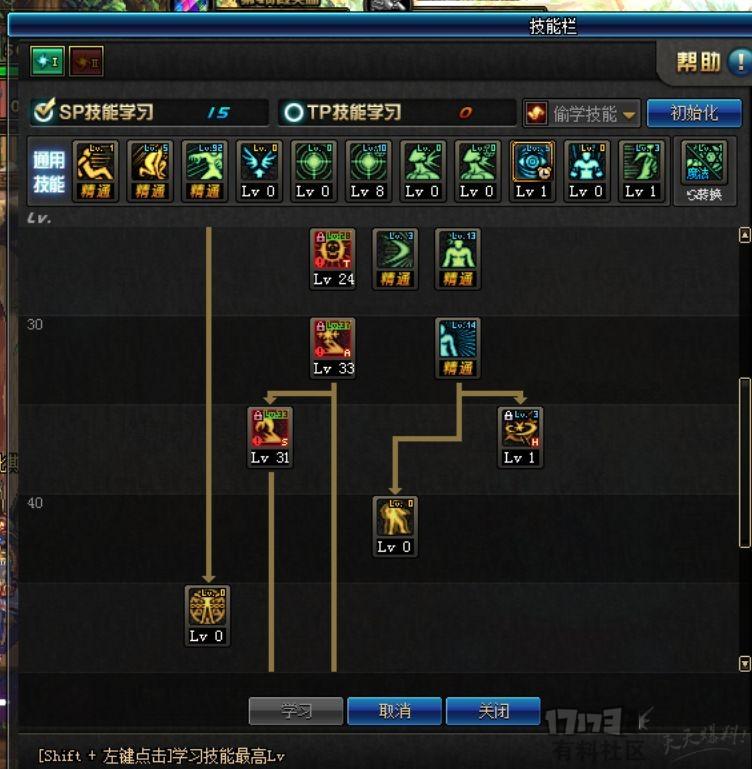Click the skill tree scroll-down arrow

[x=743, y=663]
